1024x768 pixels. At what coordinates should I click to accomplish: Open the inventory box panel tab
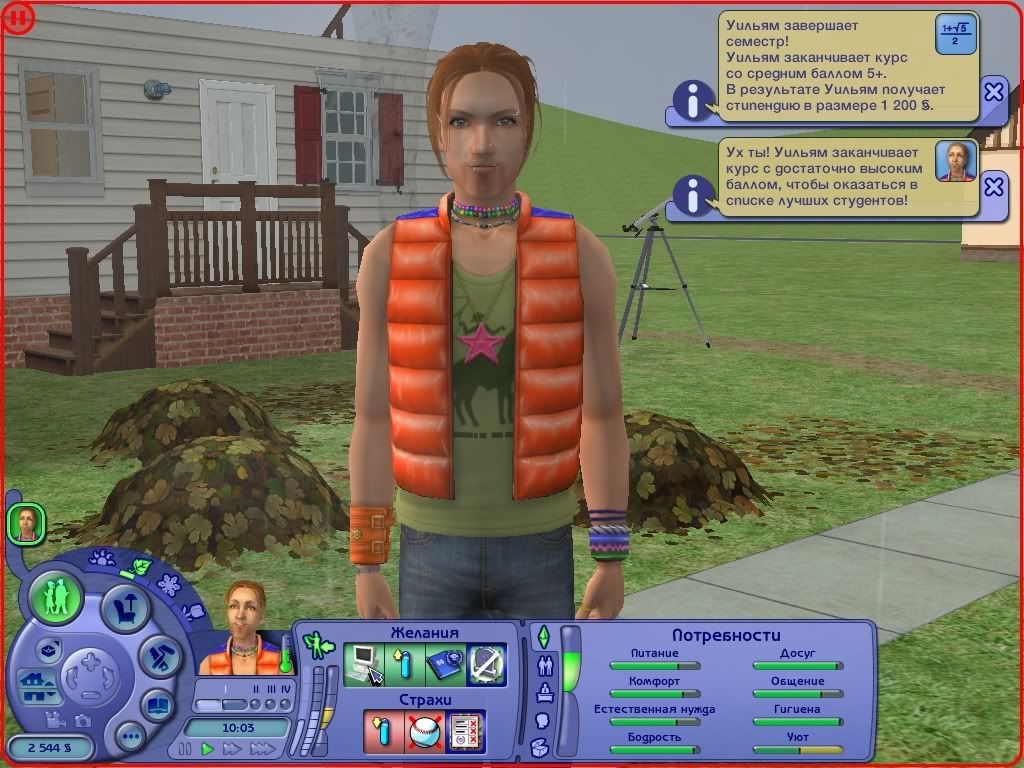539,747
